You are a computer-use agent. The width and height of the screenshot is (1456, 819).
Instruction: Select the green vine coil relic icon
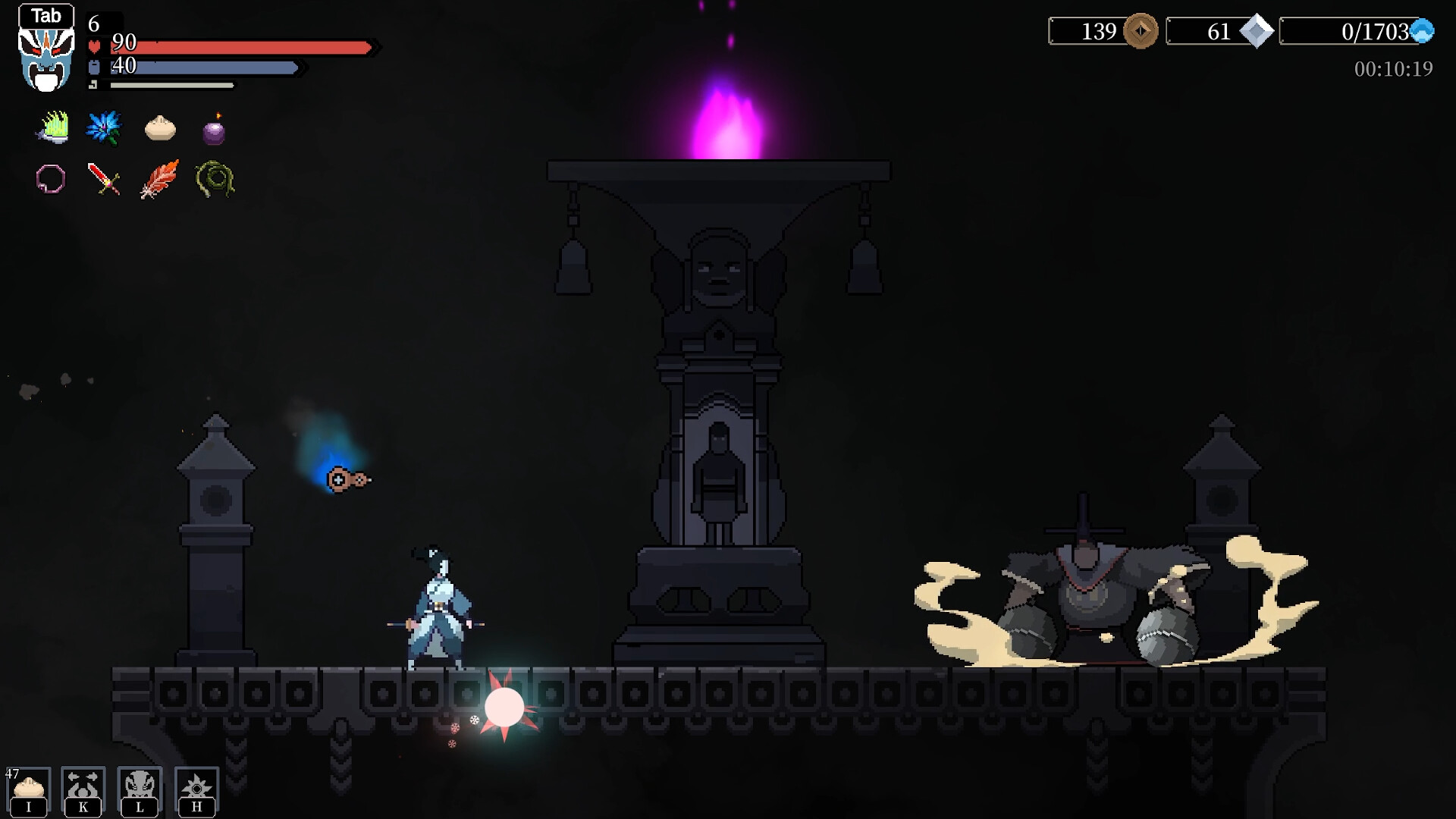tap(214, 178)
